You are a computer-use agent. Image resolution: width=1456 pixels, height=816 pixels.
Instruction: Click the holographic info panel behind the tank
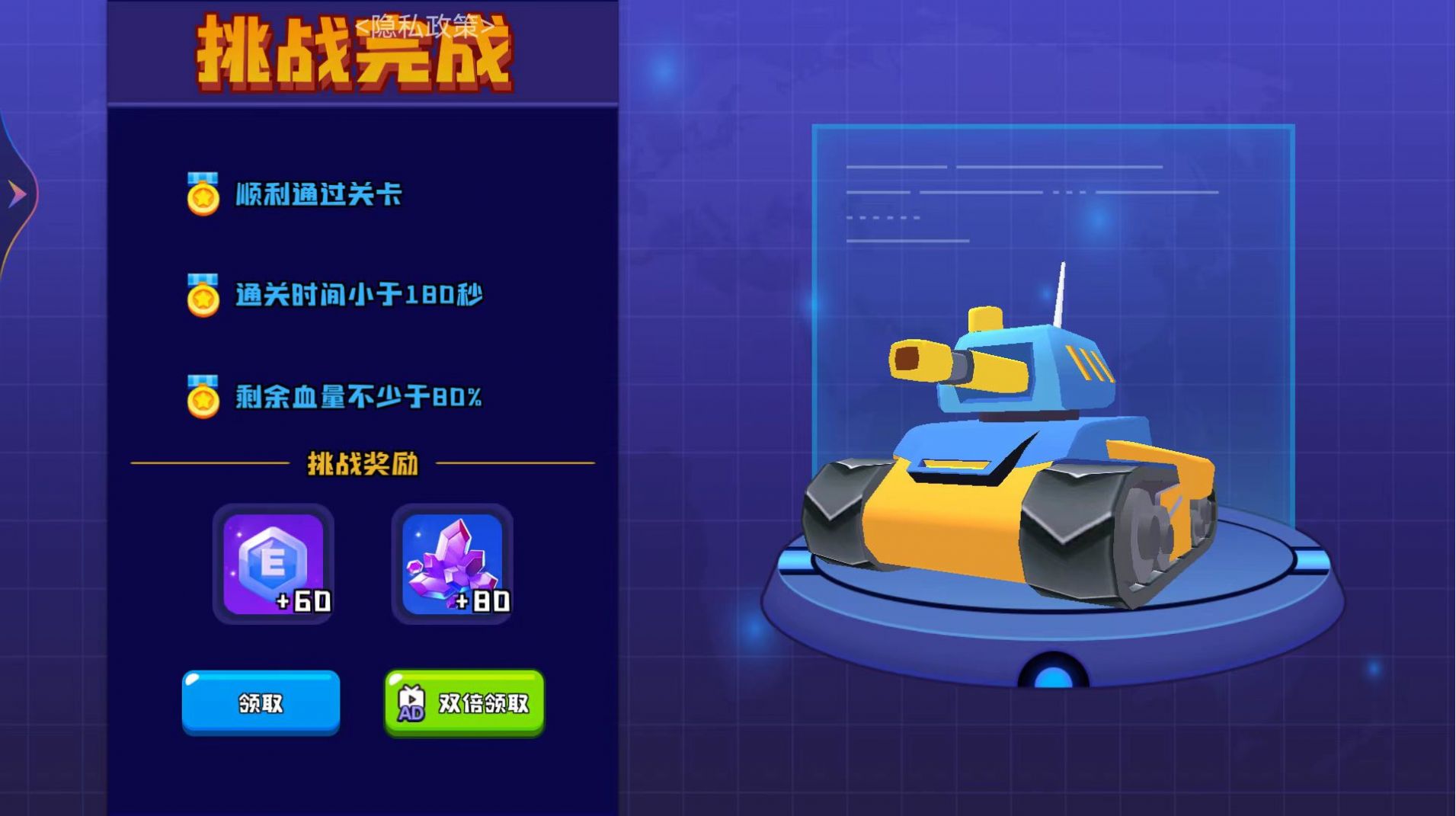pos(990,198)
